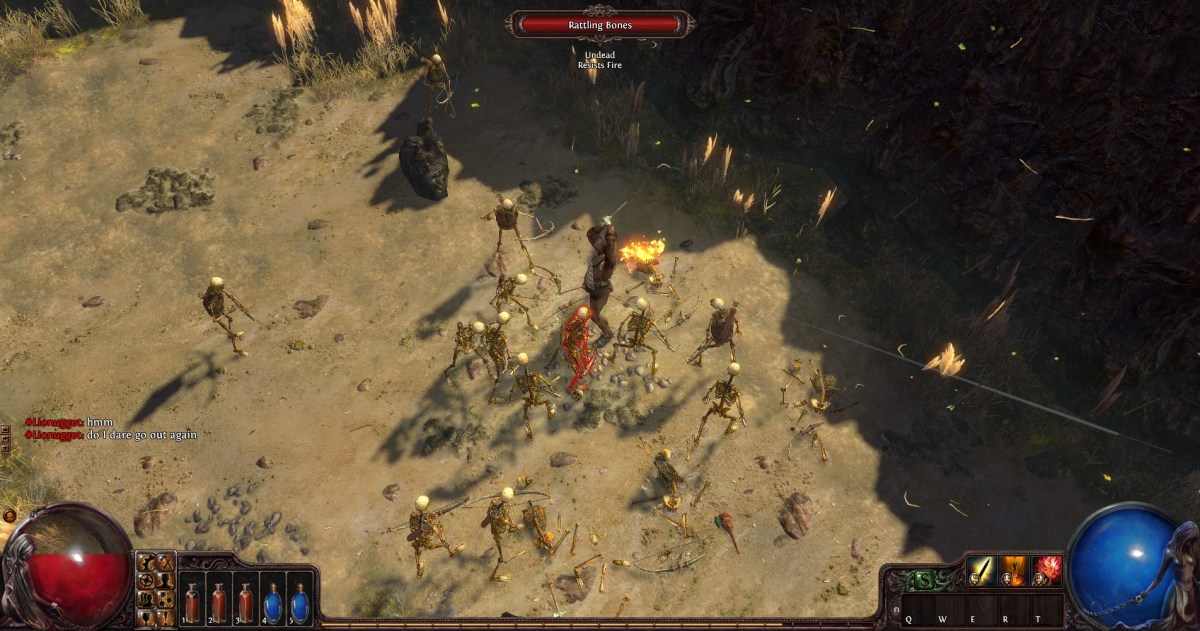
Task: Use the blue mana flask numbered 4
Action: (272, 602)
